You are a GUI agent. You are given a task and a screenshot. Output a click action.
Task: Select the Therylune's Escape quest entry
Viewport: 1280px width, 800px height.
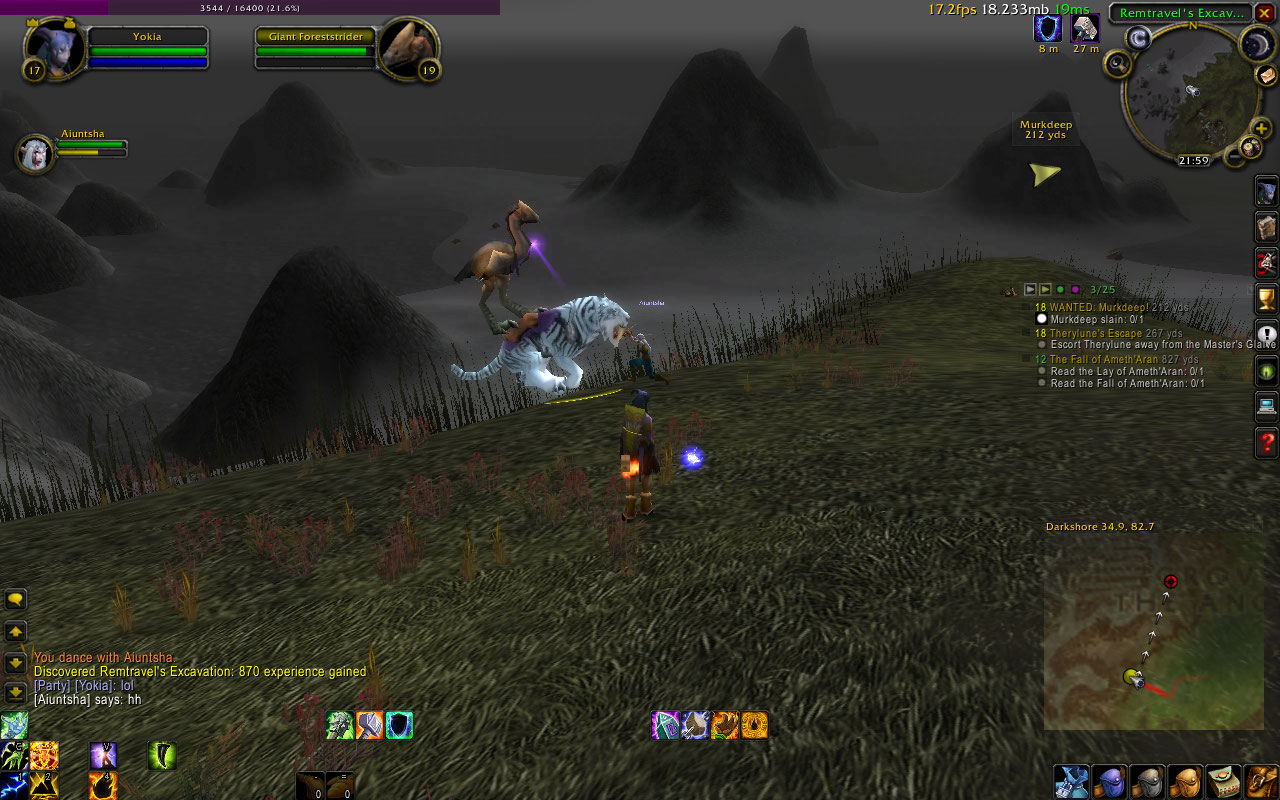[1095, 333]
